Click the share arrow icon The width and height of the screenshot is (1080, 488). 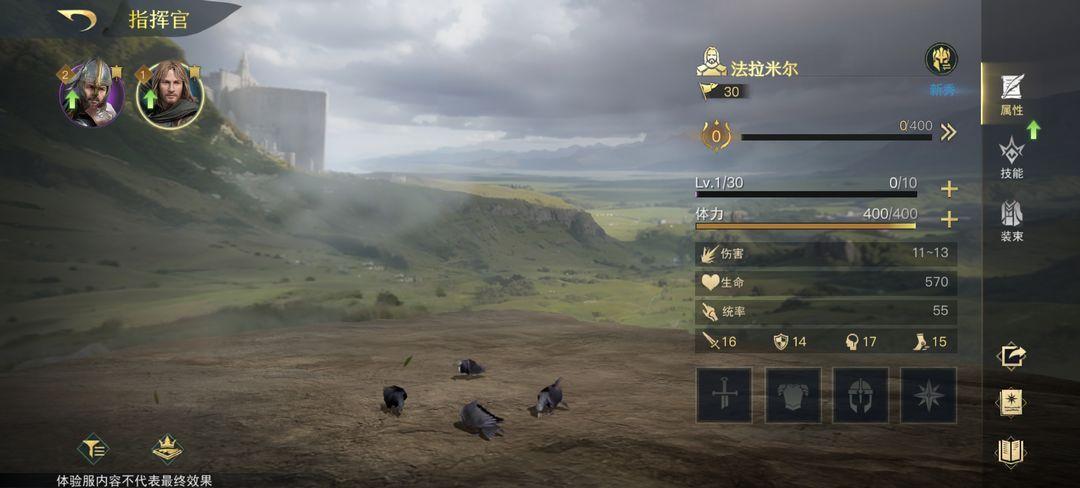click(x=1011, y=355)
